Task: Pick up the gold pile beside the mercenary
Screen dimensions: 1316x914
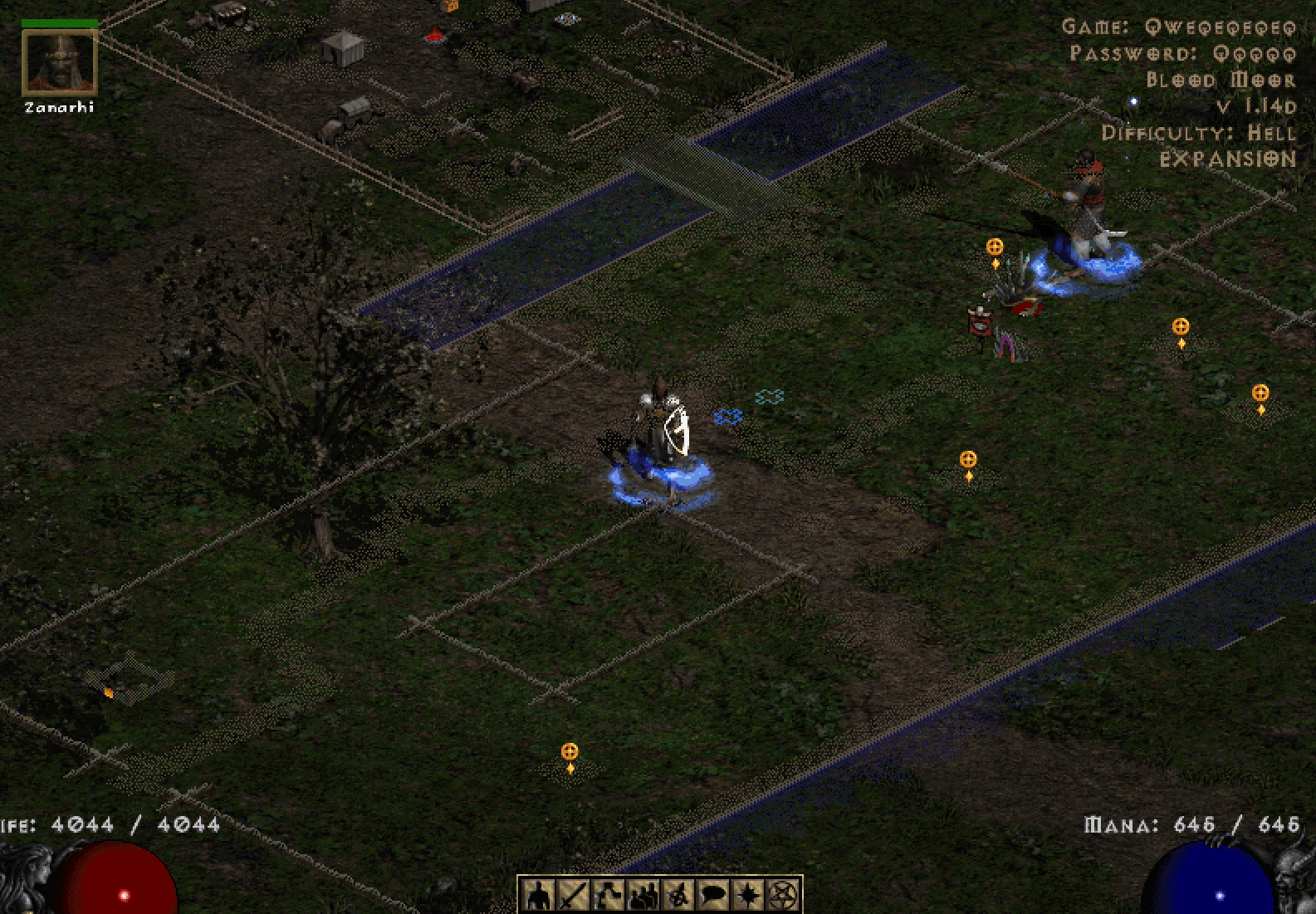Action: pos(995,249)
